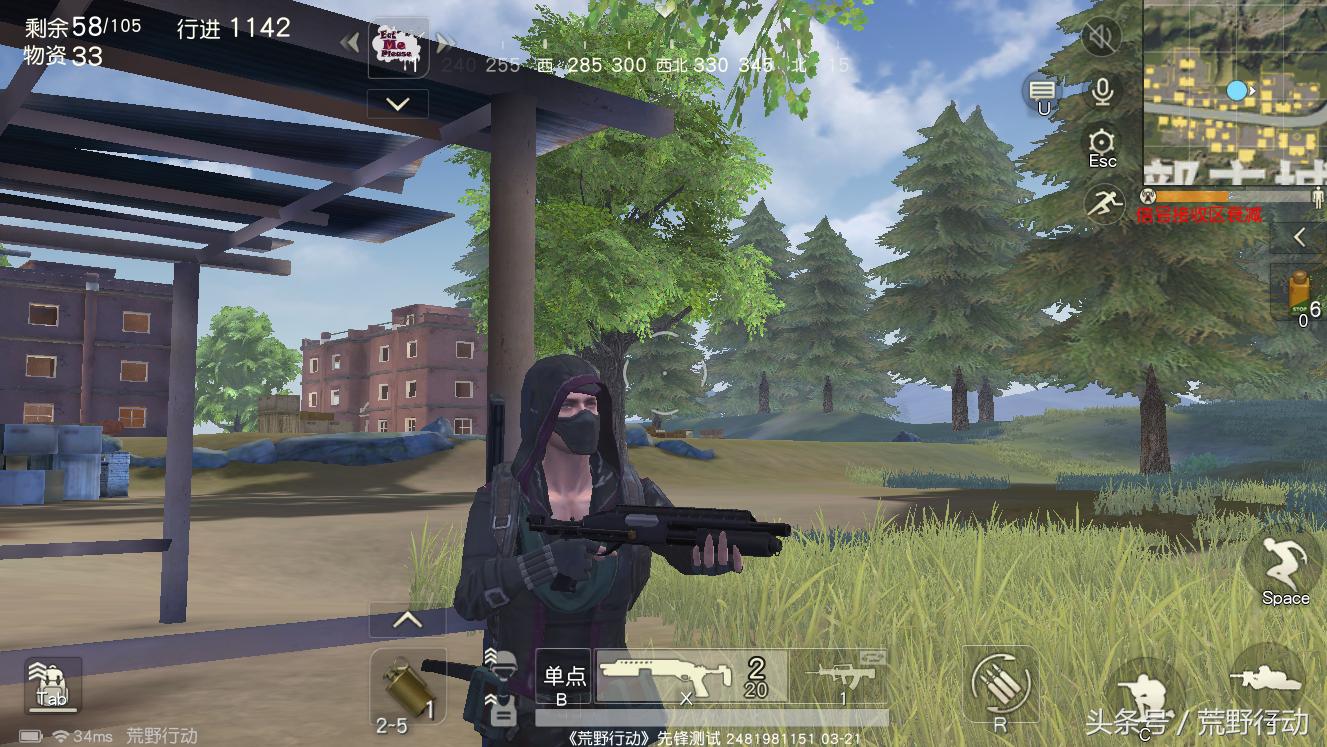The image size is (1327, 747).
Task: Expand the dropdown under the team avatar
Action: coord(398,104)
